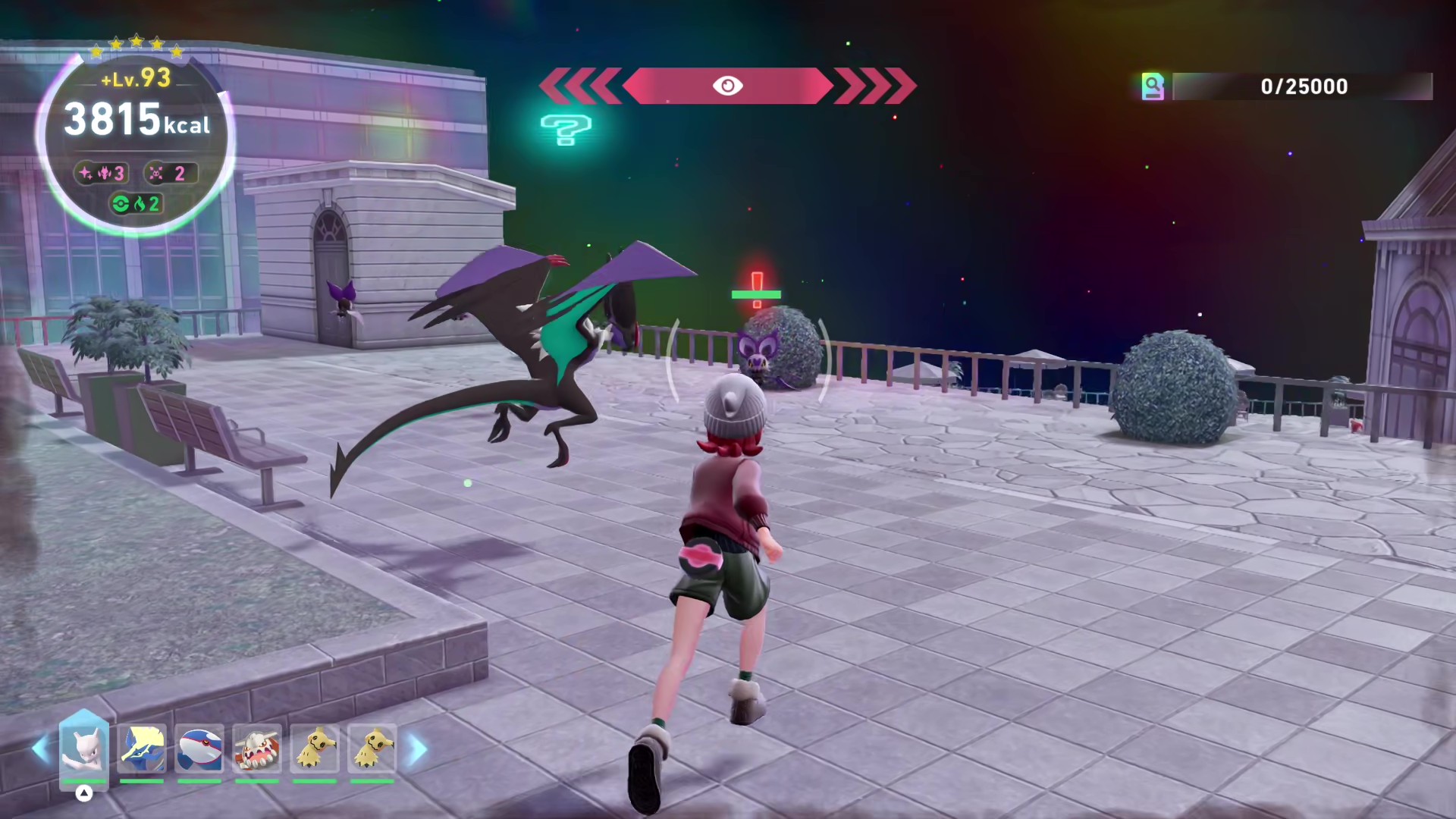Click the glowing cyan question mark icon

pyautogui.click(x=566, y=130)
